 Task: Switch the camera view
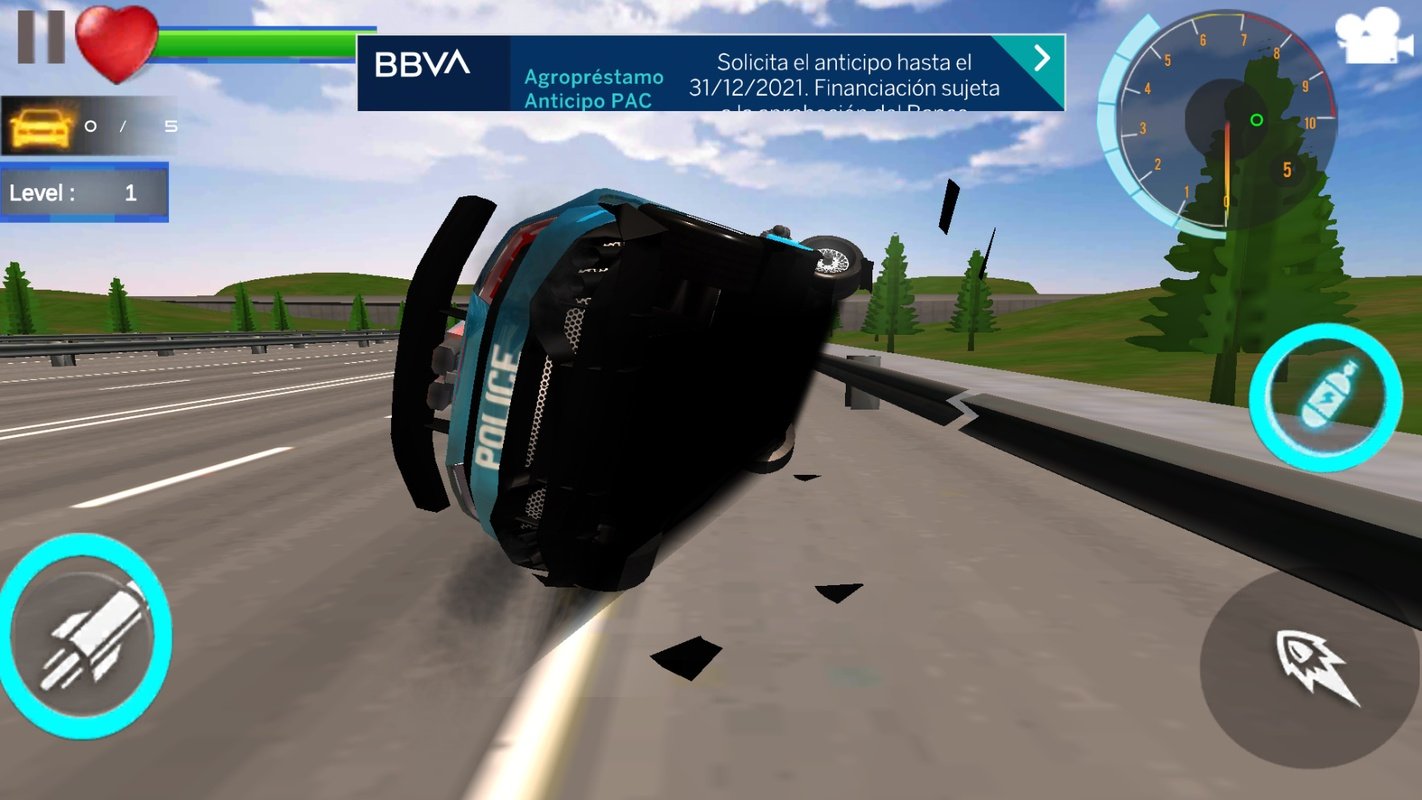(1376, 37)
